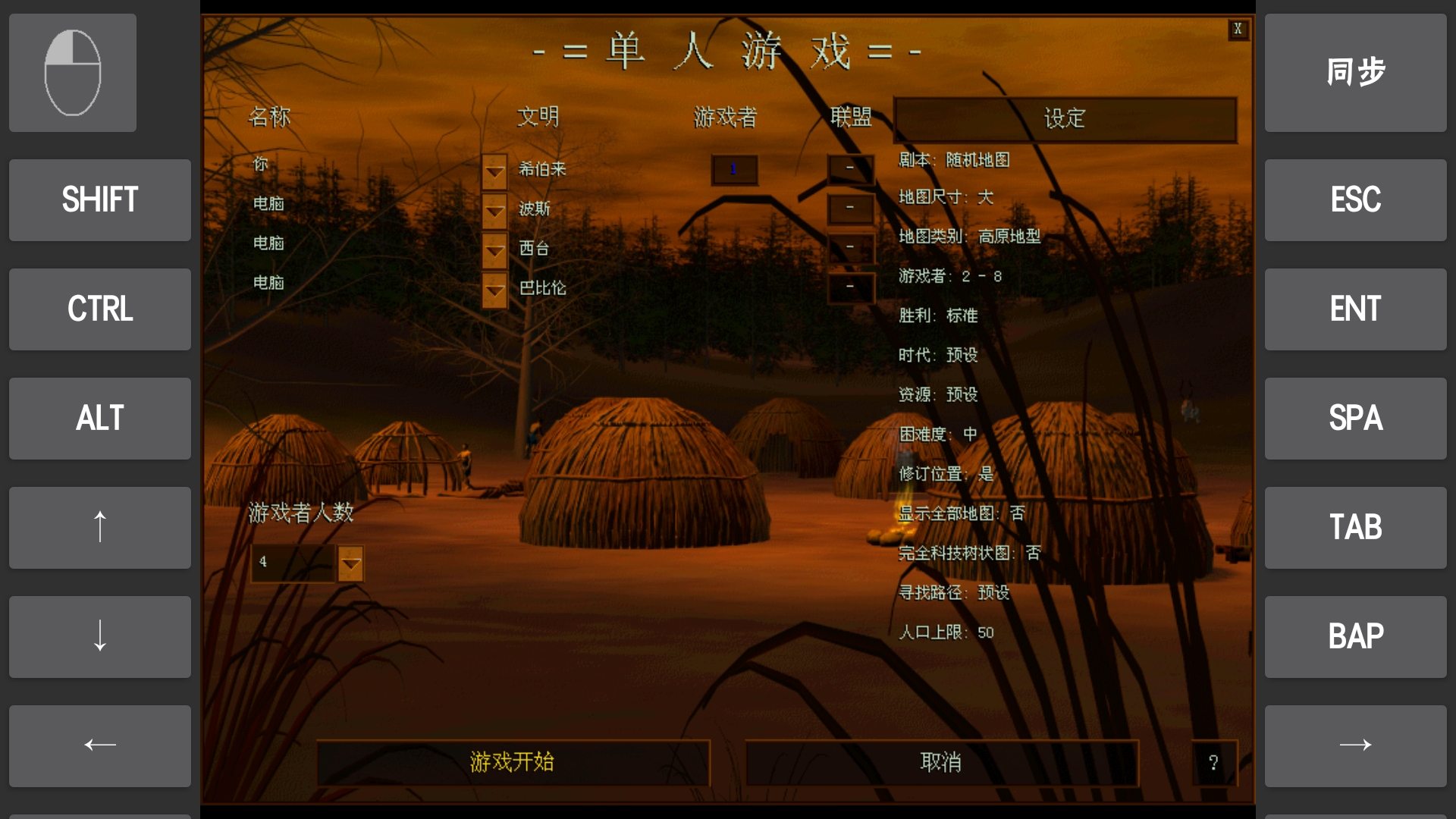Tap the ALT overlay key

tap(99, 418)
